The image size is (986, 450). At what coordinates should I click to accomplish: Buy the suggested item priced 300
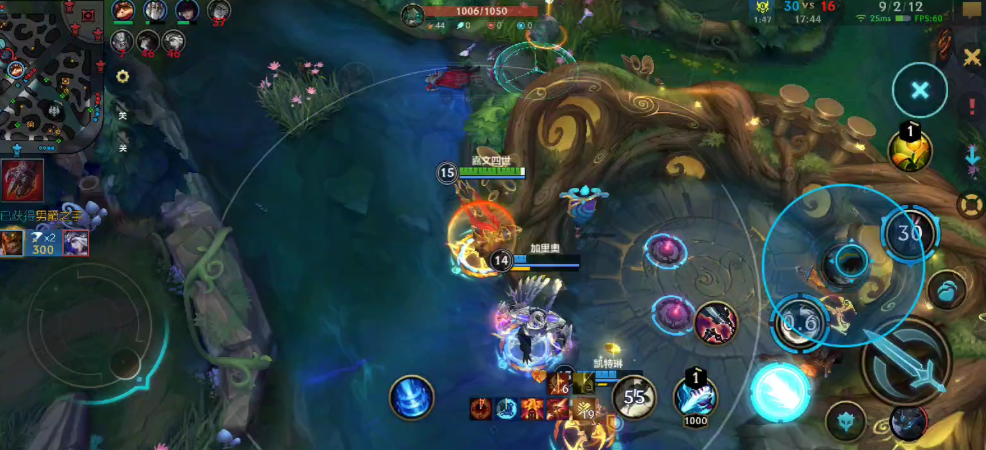pyautogui.click(x=44, y=243)
